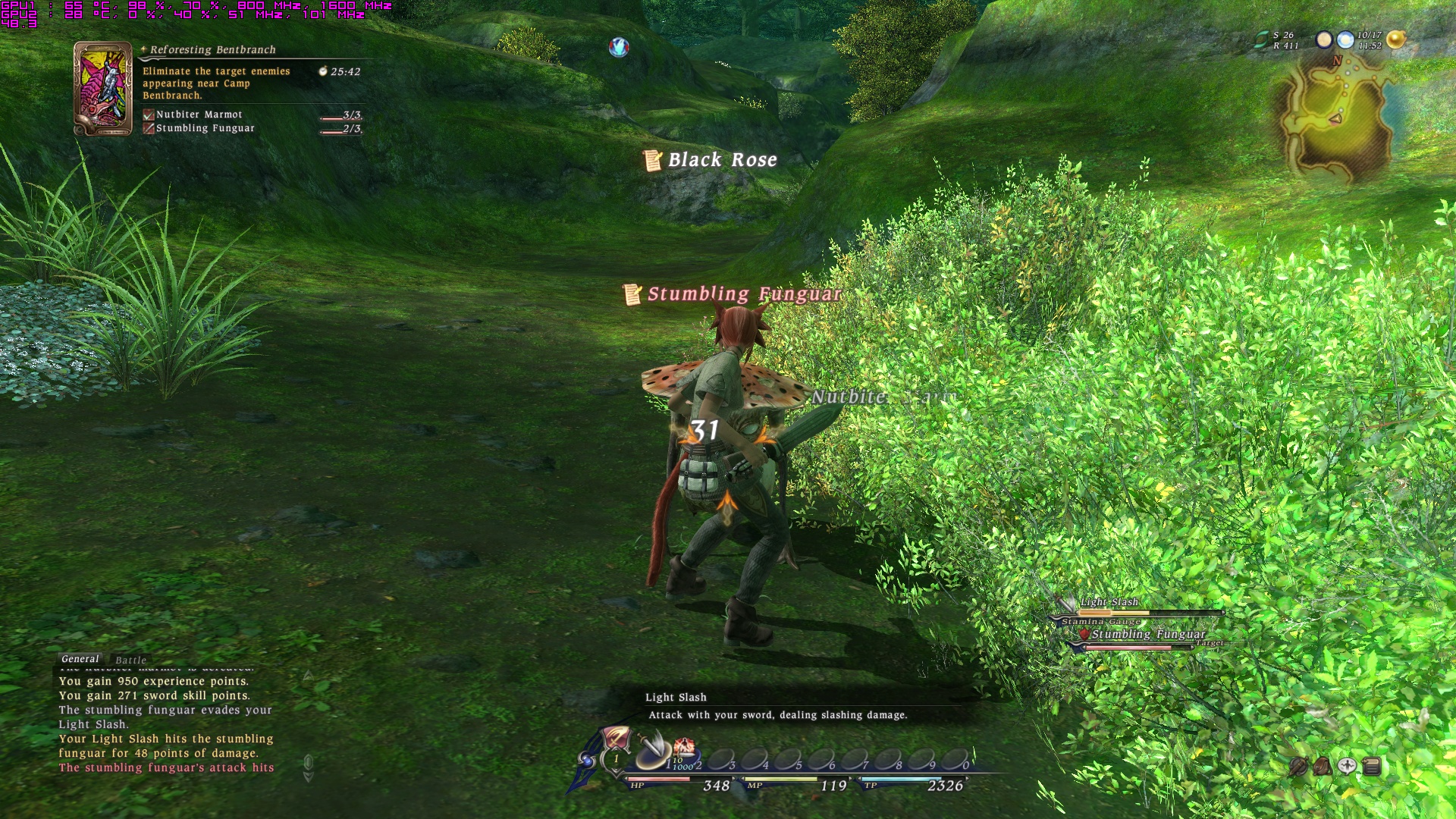
Task: Click the Reforesting Bentbranch quest card
Action: point(102,89)
